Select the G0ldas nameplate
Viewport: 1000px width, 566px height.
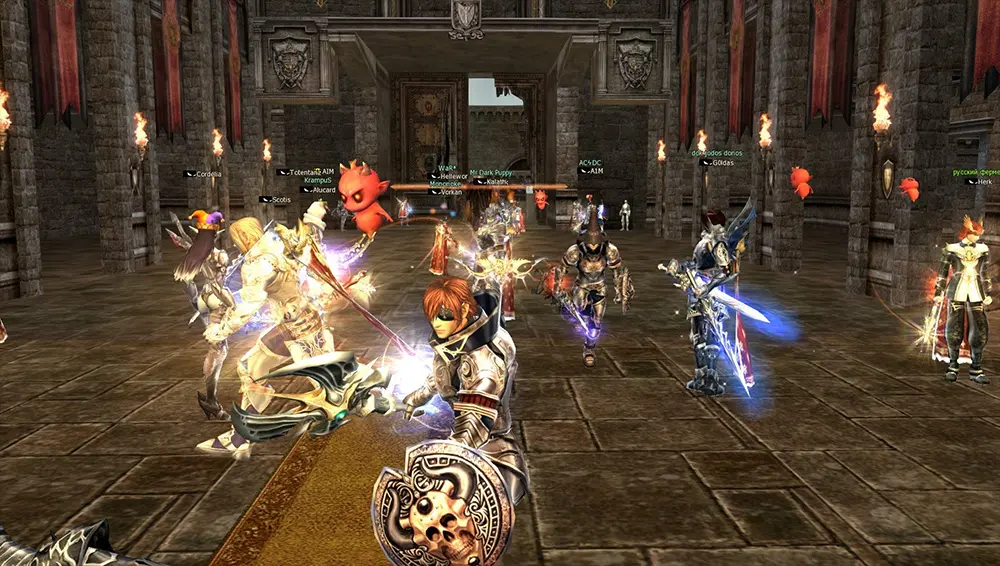718,162
